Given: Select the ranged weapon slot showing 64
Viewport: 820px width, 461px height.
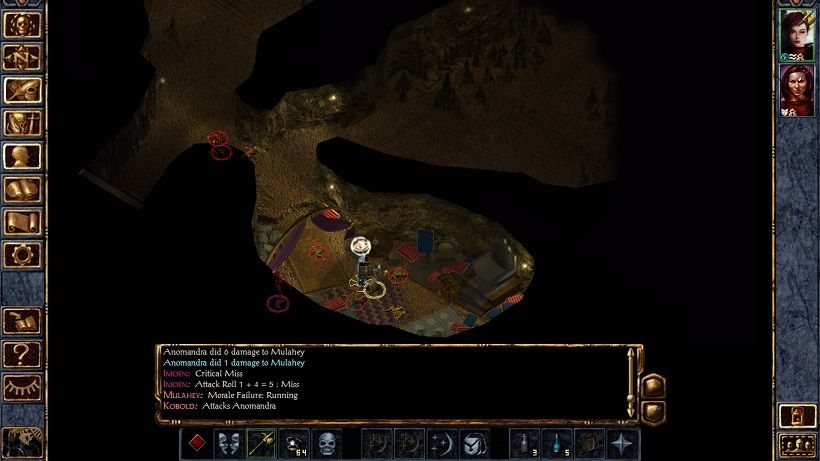Looking at the screenshot, I should pos(294,444).
